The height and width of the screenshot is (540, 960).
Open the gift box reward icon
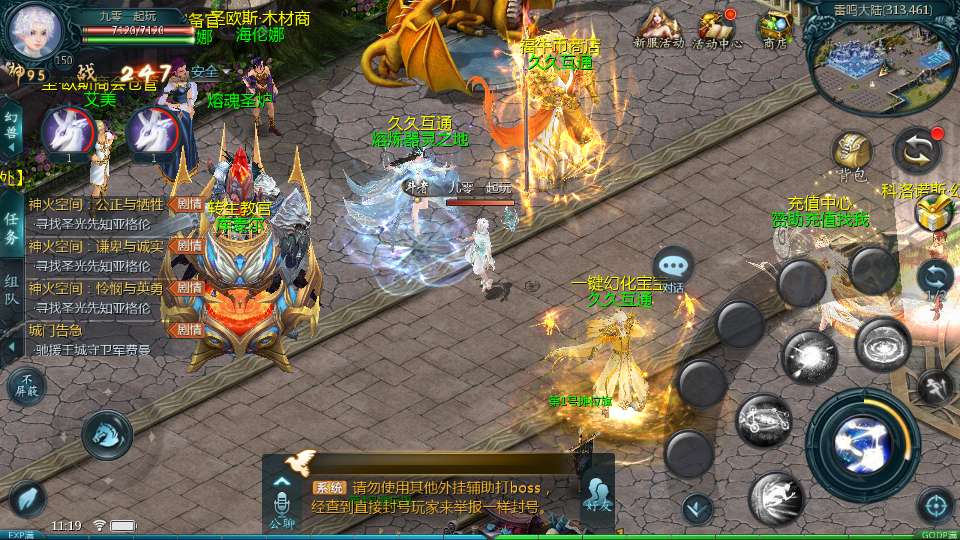coord(933,214)
